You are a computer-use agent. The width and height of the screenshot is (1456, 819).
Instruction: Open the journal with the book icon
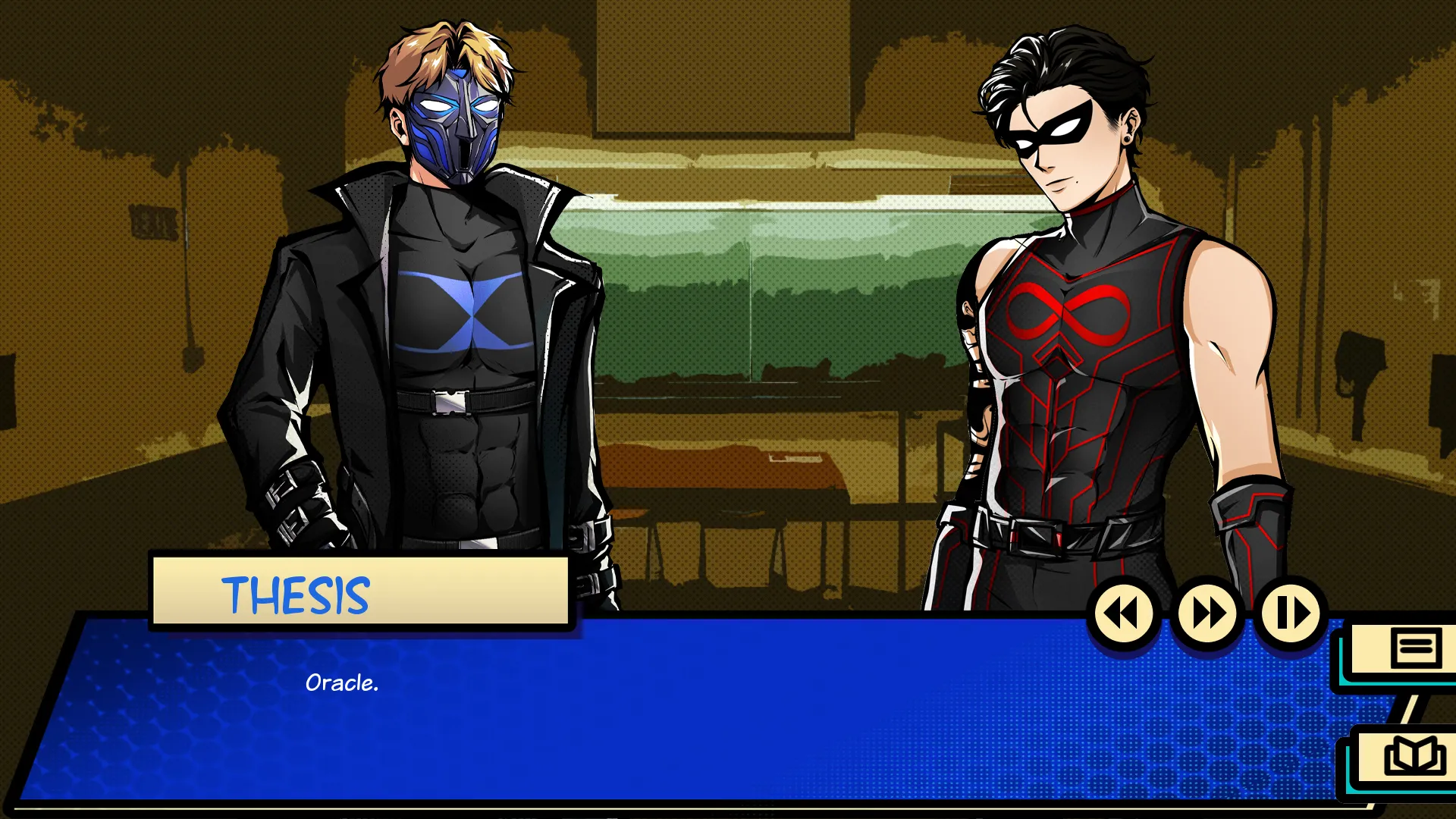(x=1414, y=756)
